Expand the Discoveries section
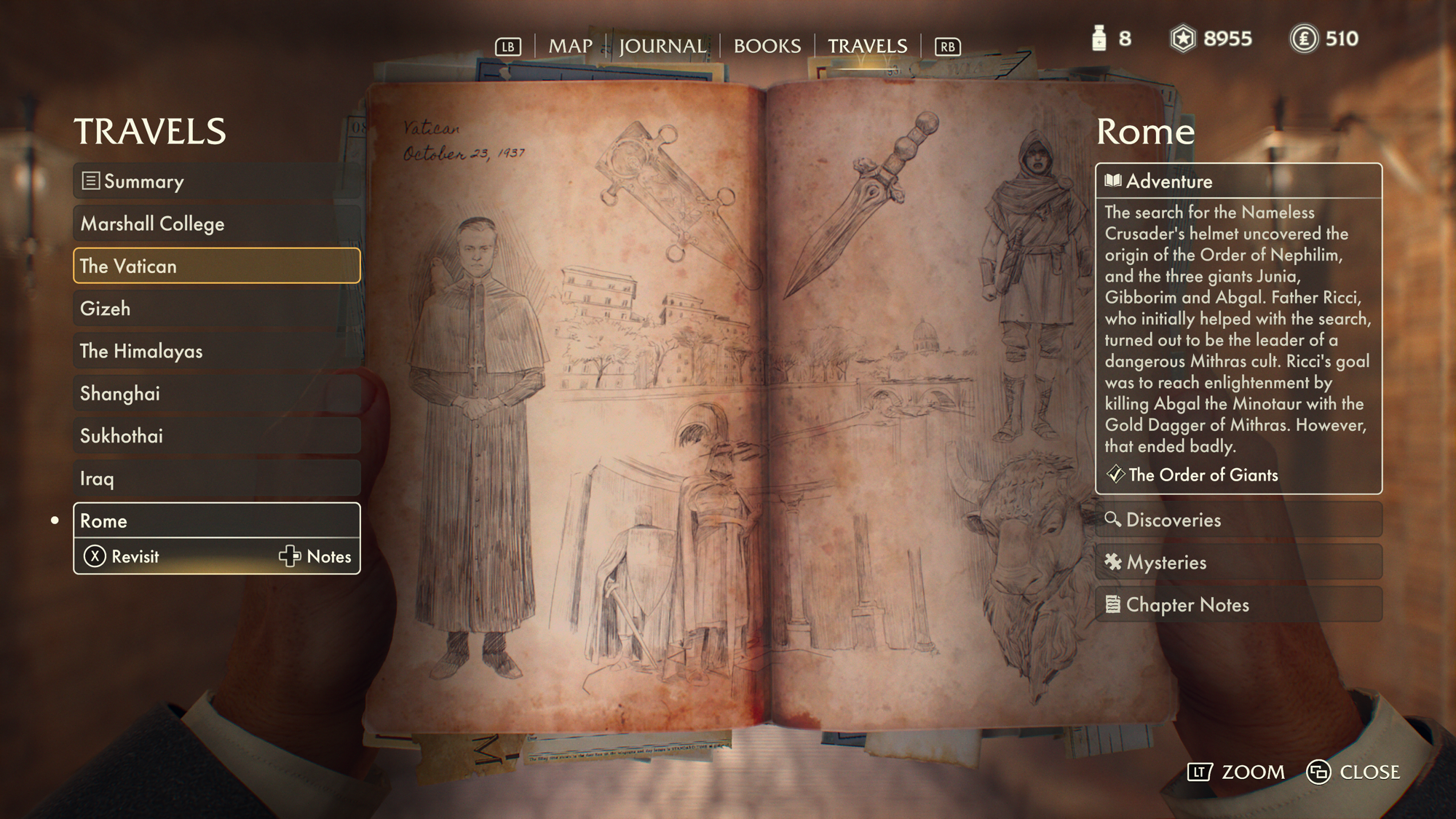 coord(1238,520)
